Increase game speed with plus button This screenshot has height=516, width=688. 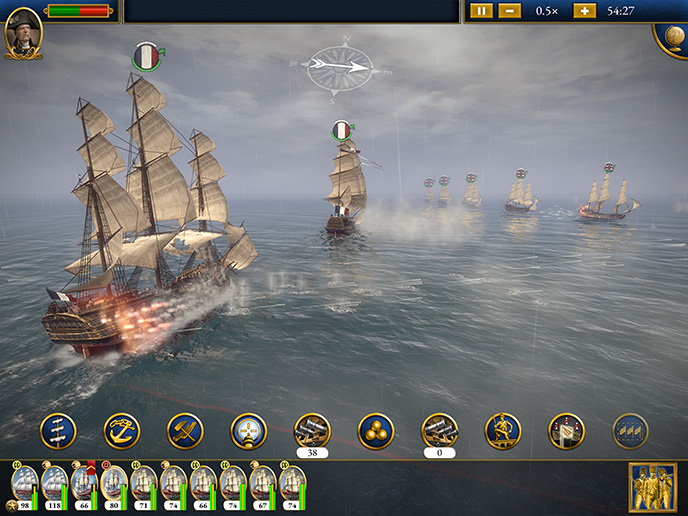[x=584, y=11]
